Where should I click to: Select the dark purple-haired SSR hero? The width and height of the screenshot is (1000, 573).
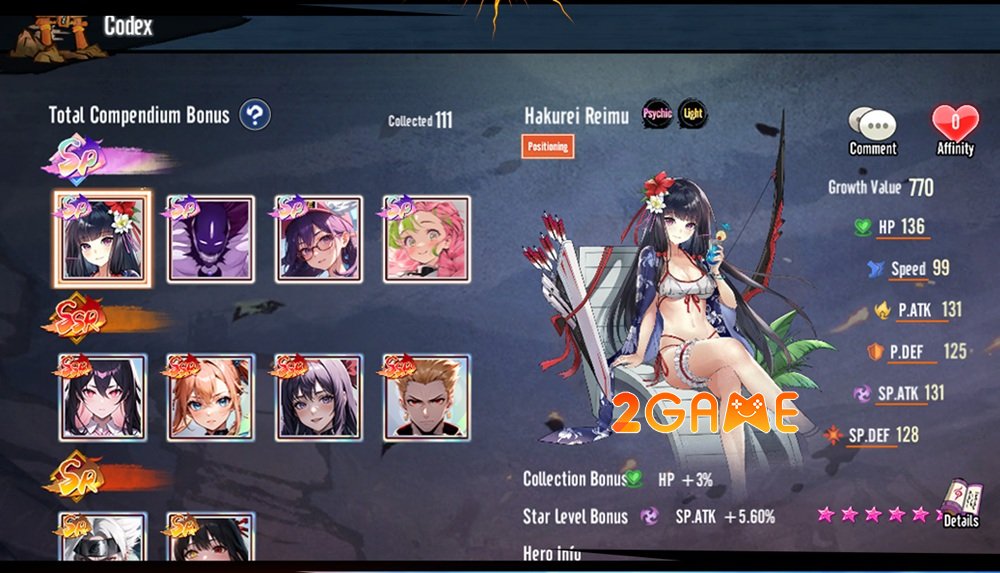(x=319, y=397)
